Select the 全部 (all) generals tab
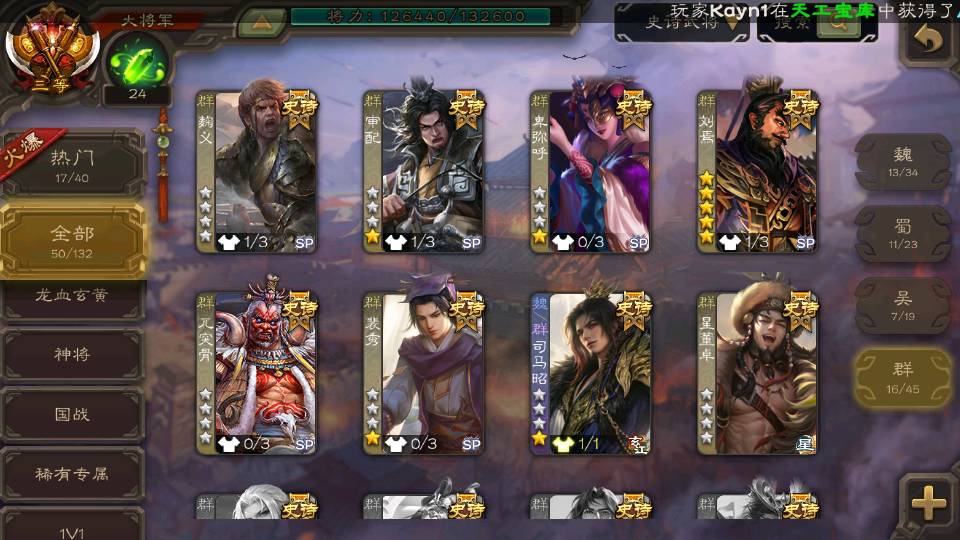960x540 pixels. (72, 240)
